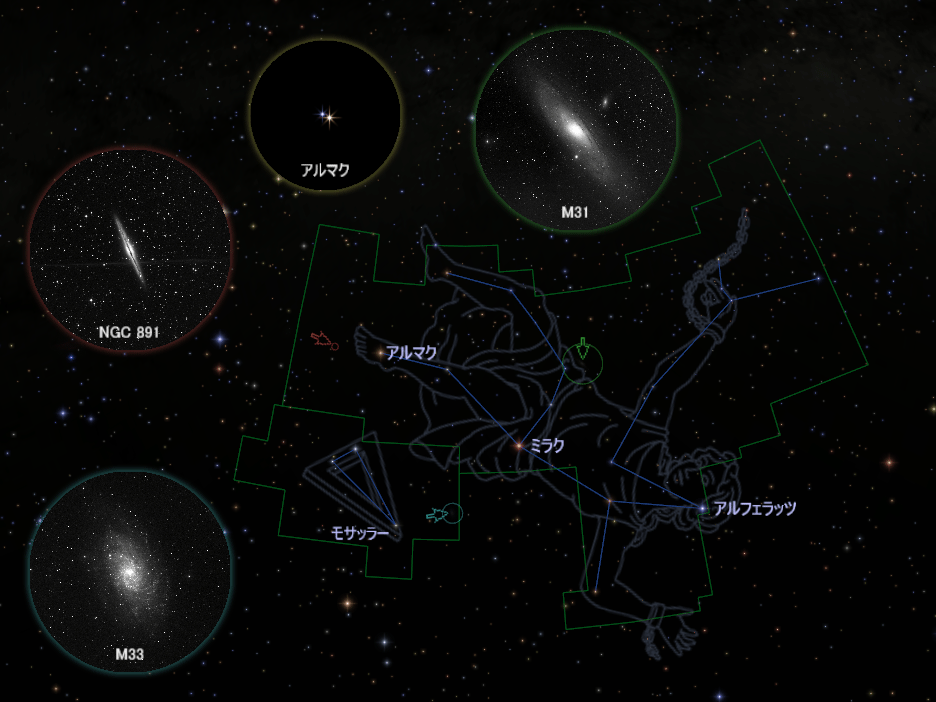The height and width of the screenshot is (702, 936).
Task: View the M33 galaxy thumbnail
Action: pyautogui.click(x=130, y=572)
